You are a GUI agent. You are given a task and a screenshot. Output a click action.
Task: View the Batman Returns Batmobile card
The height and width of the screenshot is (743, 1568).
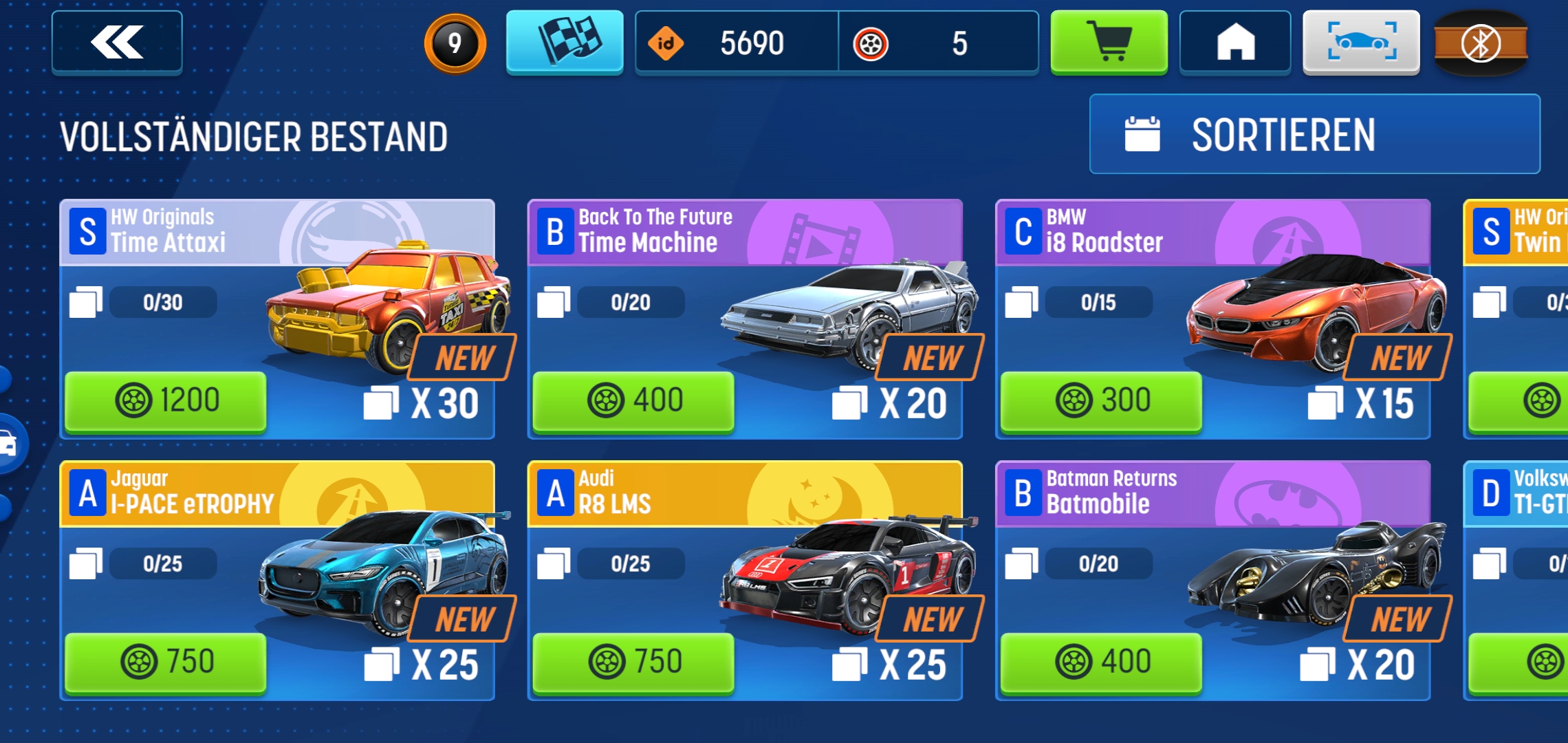coord(1212,564)
